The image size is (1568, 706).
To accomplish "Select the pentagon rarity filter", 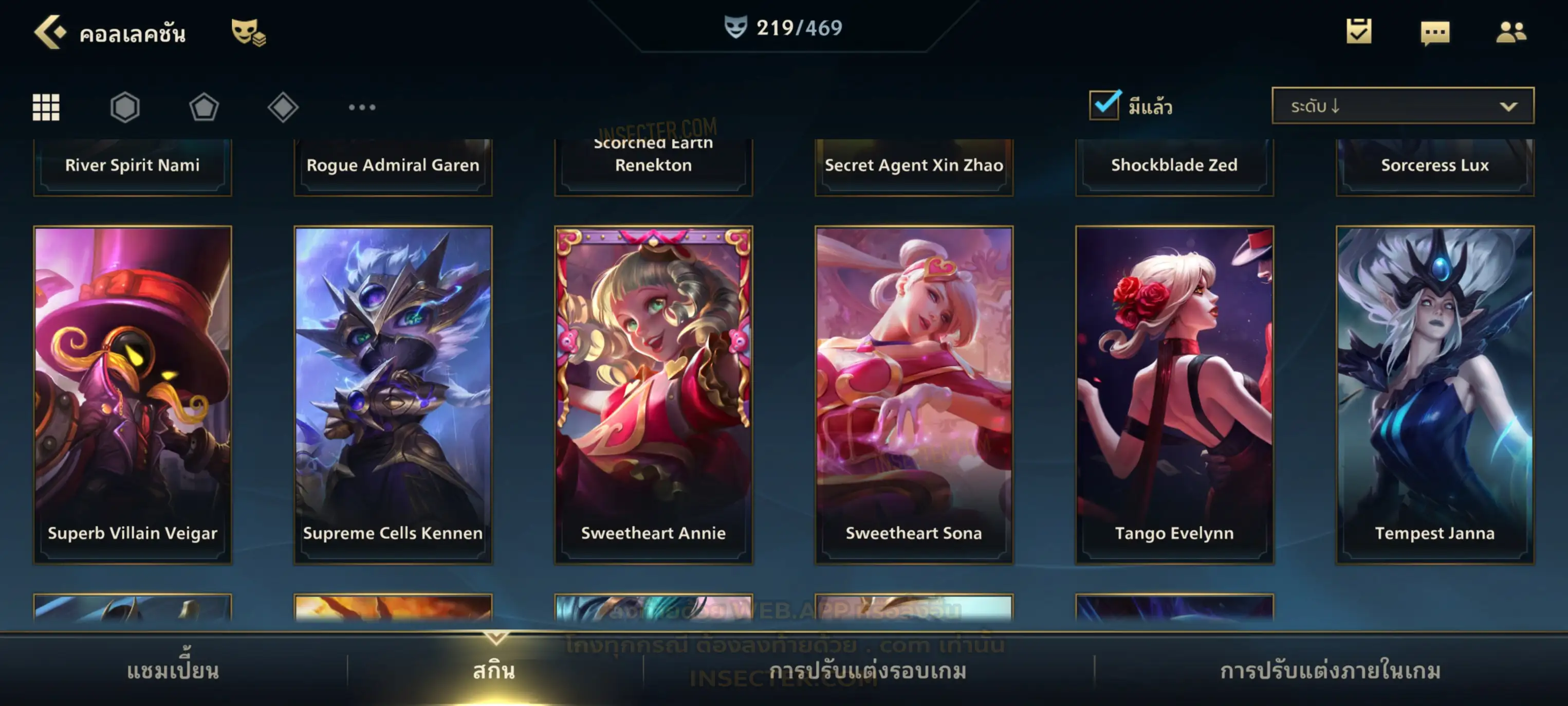I will (204, 107).
